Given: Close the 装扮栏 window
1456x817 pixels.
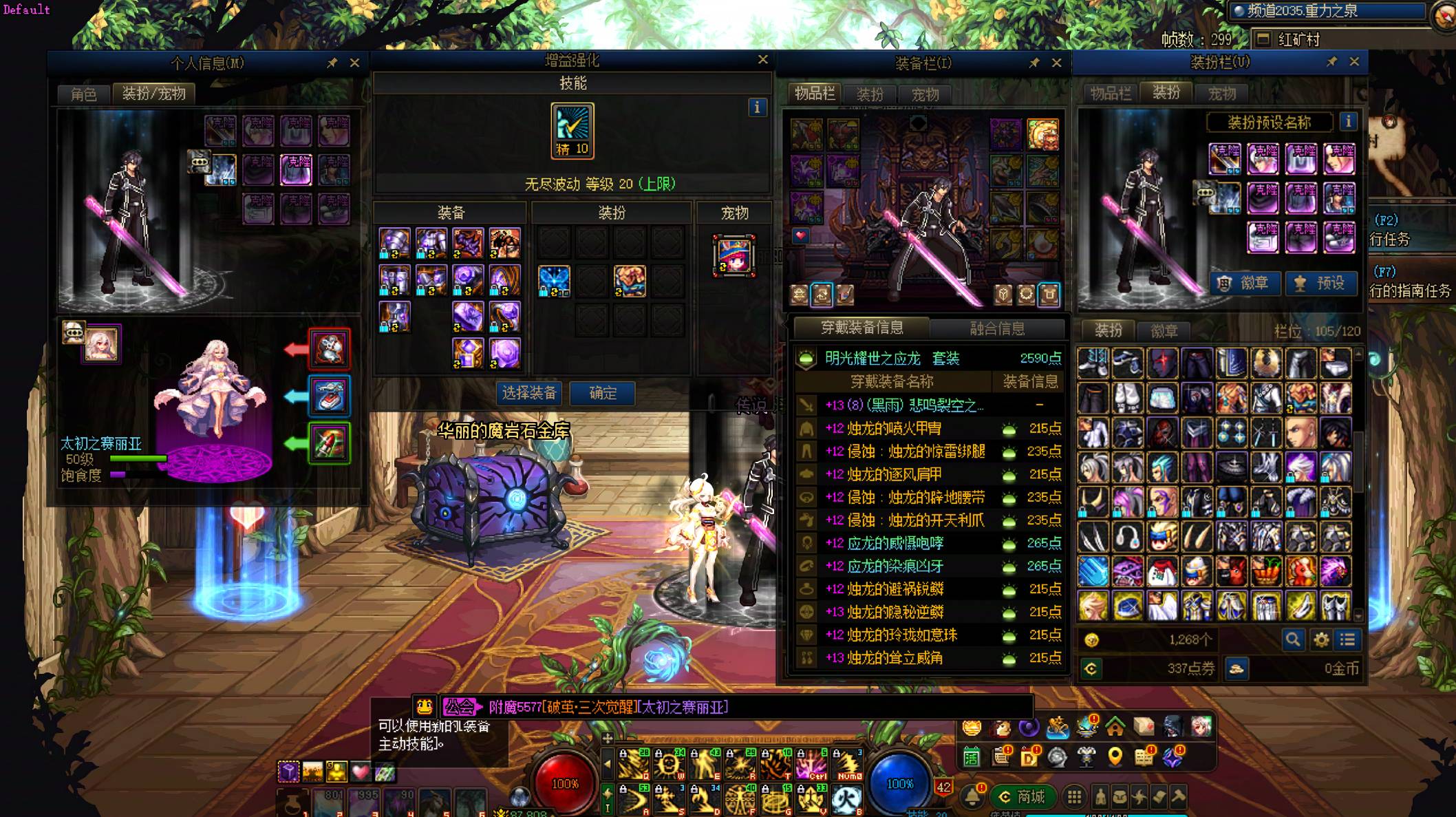Looking at the screenshot, I should coord(1354,62).
